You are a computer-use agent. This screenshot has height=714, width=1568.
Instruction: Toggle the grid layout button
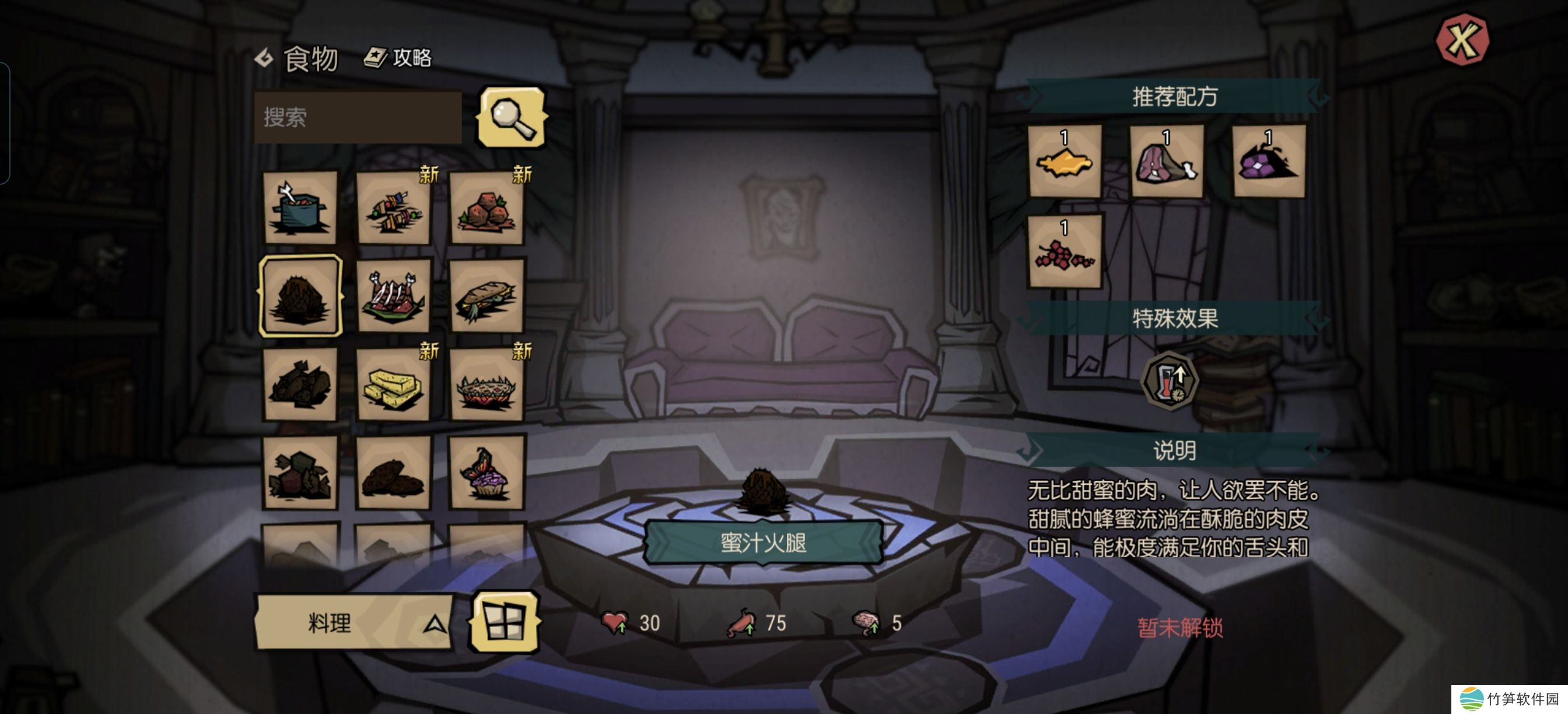(x=504, y=622)
